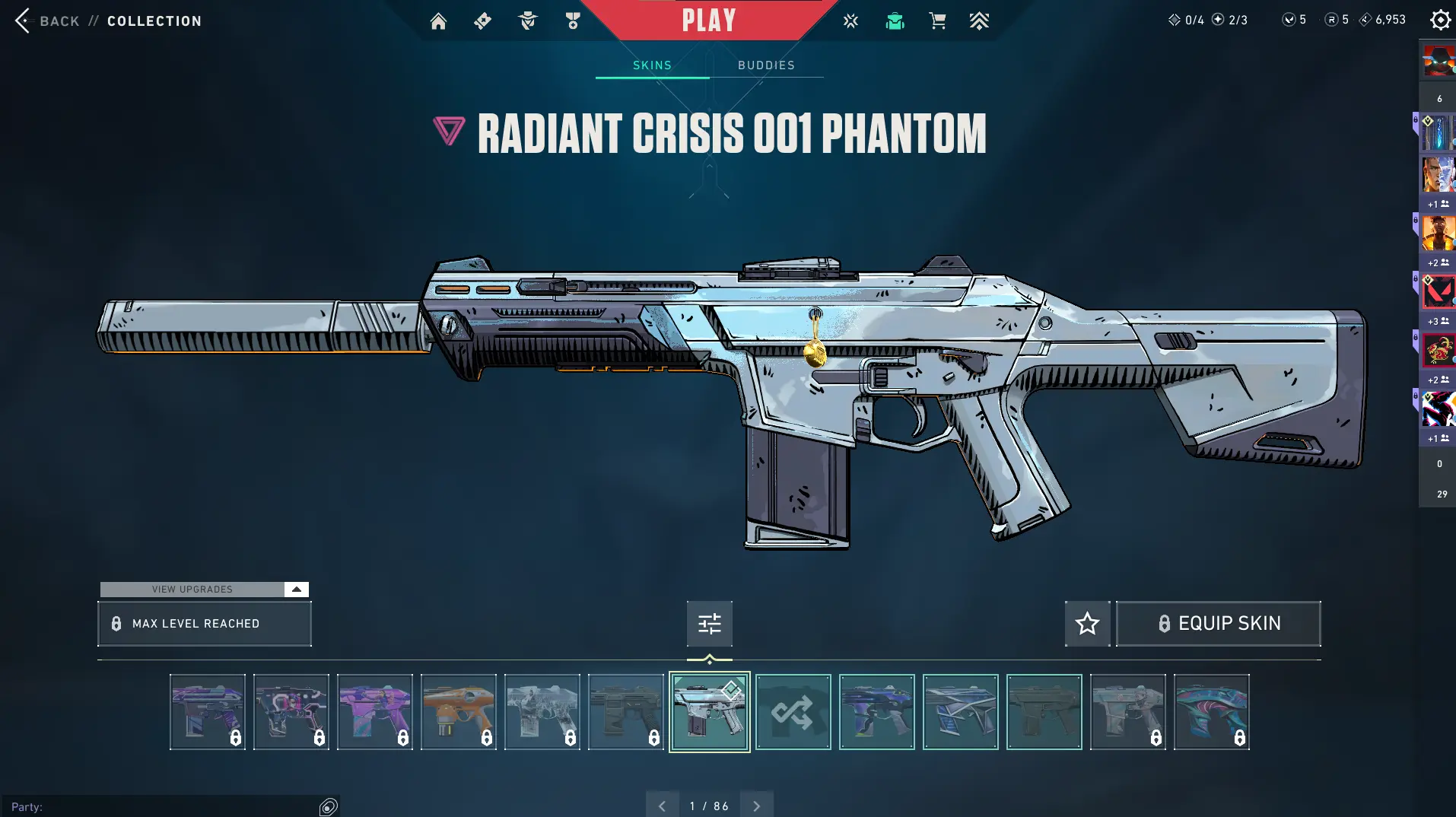
Task: Go back to the Collection screen
Action: click(x=46, y=21)
